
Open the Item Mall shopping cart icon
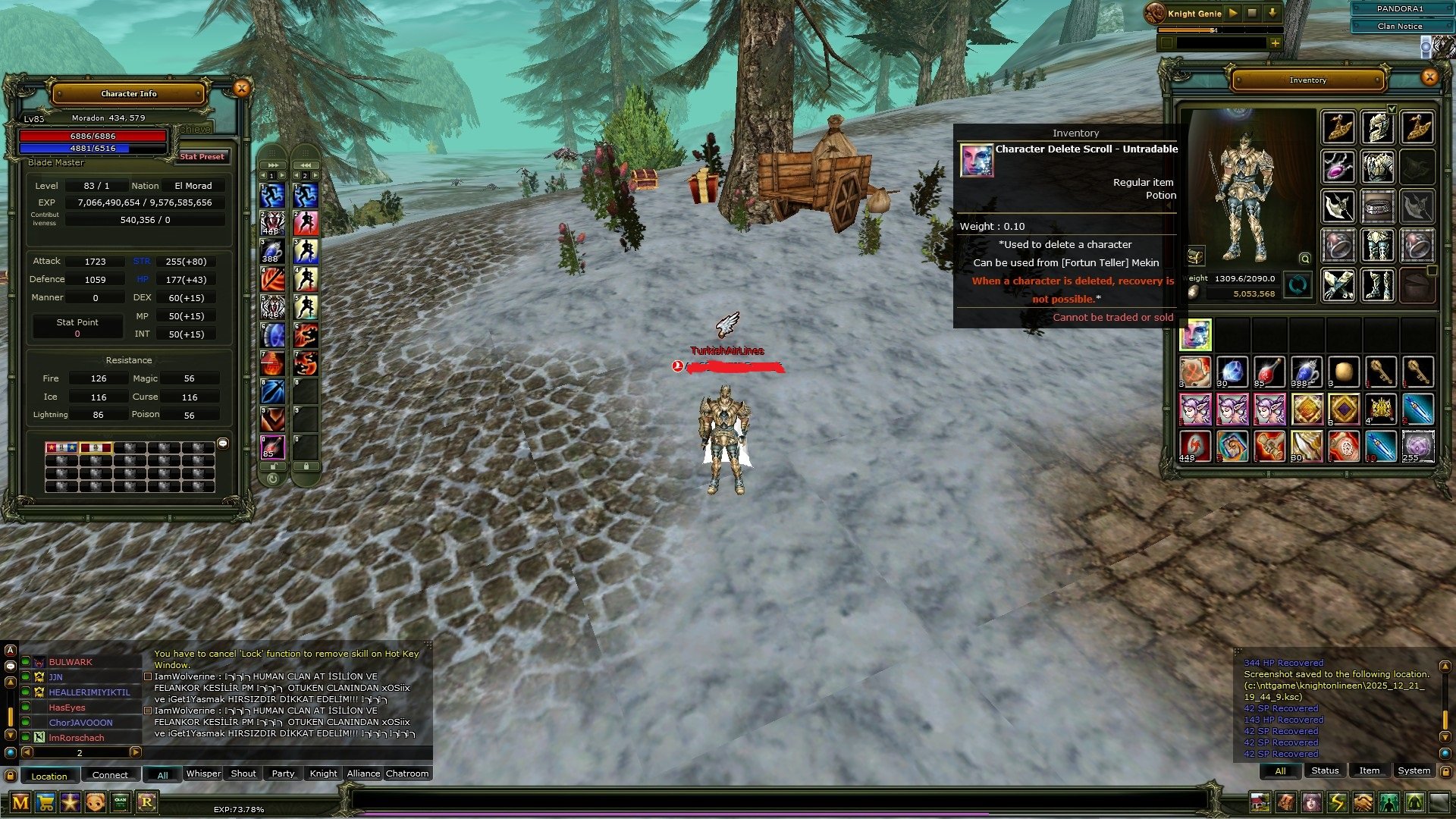point(45,802)
